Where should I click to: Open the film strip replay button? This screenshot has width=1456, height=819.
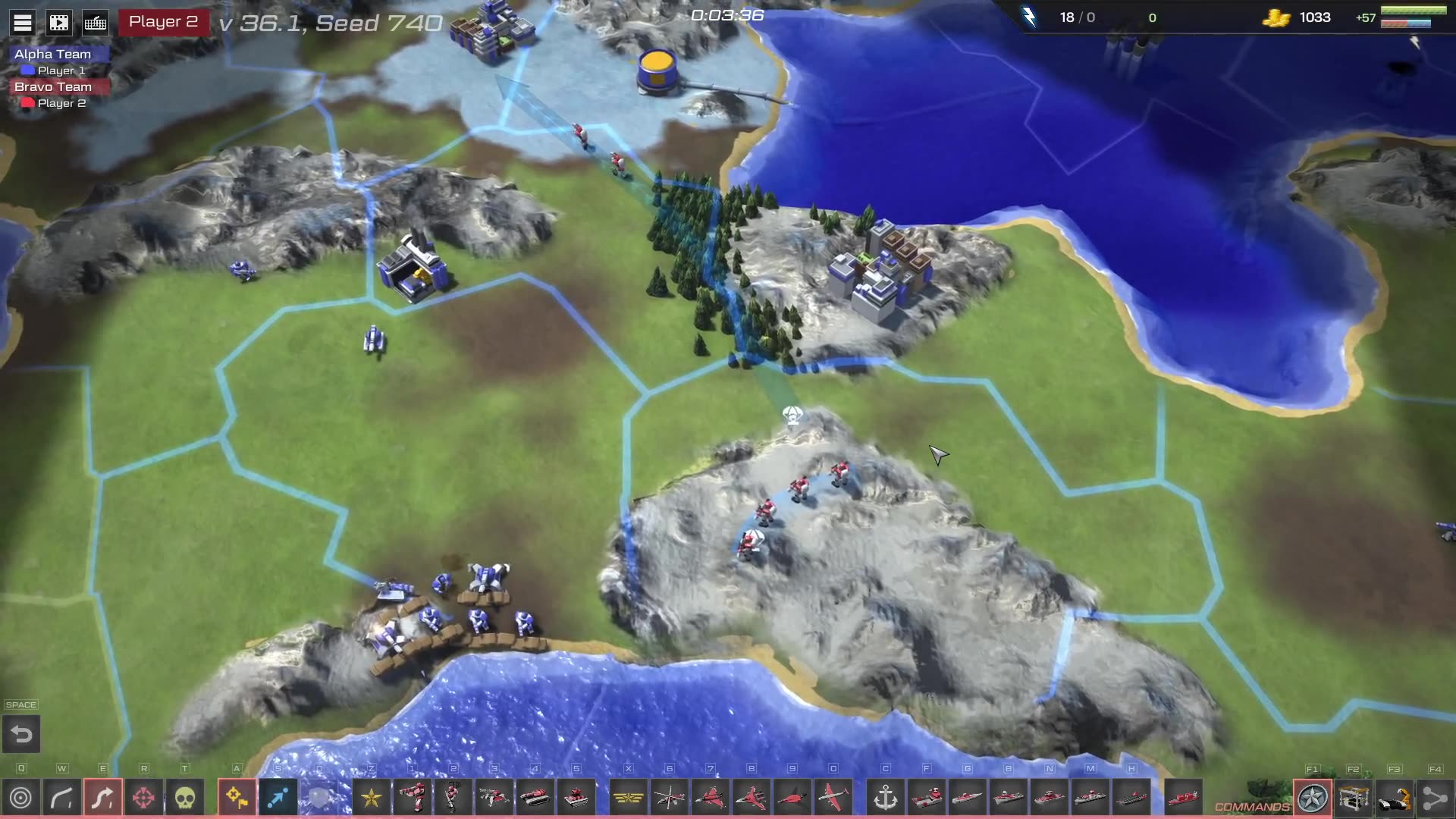point(59,23)
